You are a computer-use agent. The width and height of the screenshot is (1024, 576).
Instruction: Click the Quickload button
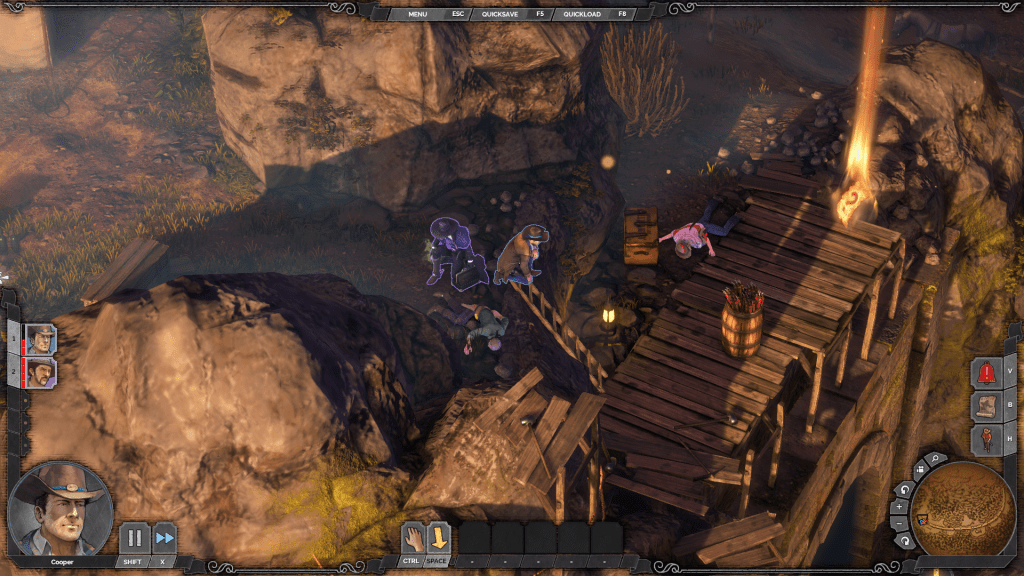click(x=582, y=14)
